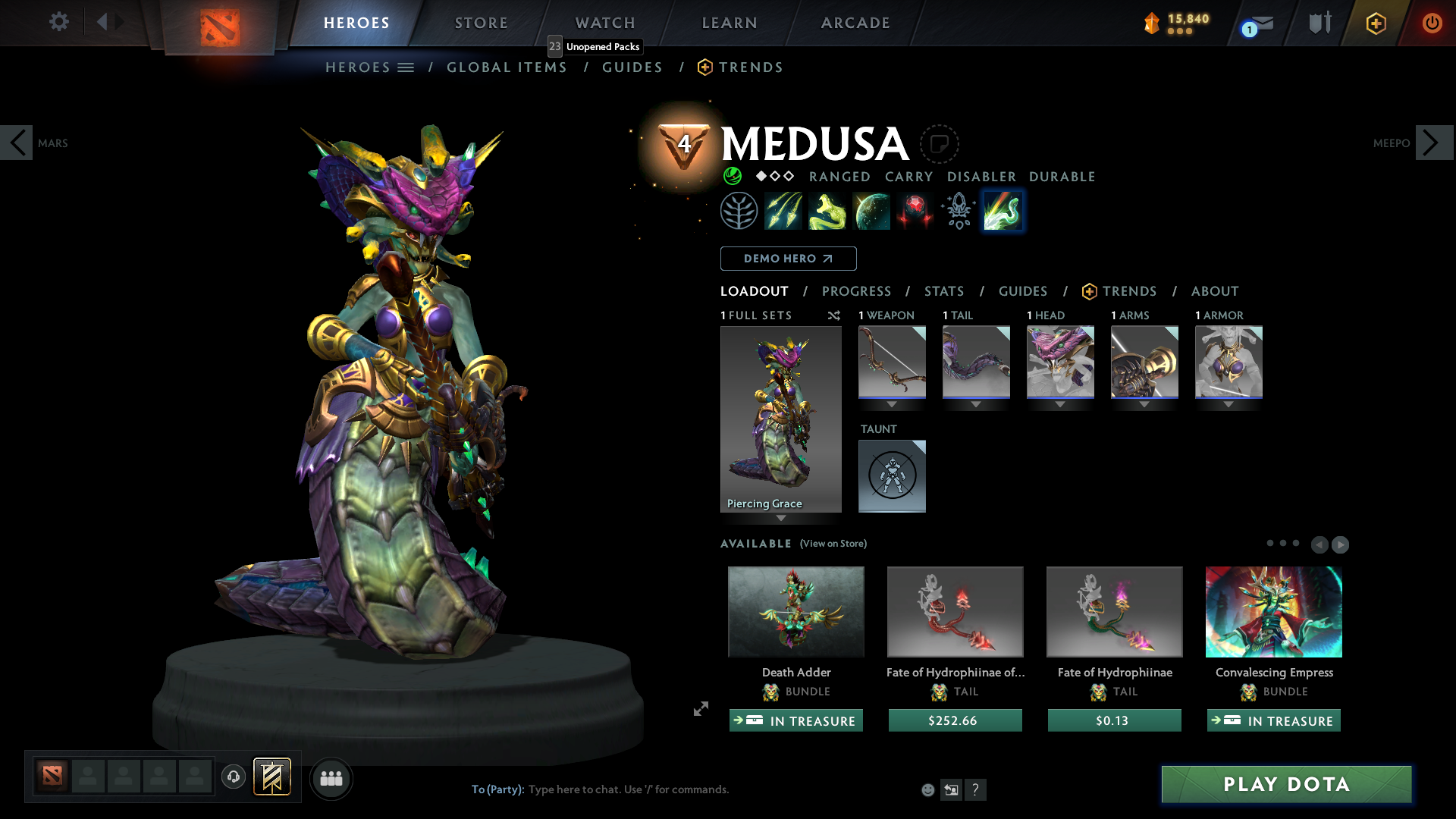Expand the 1 WEAPON slot dropdown arrow
Image resolution: width=1456 pixels, height=819 pixels.
point(892,404)
